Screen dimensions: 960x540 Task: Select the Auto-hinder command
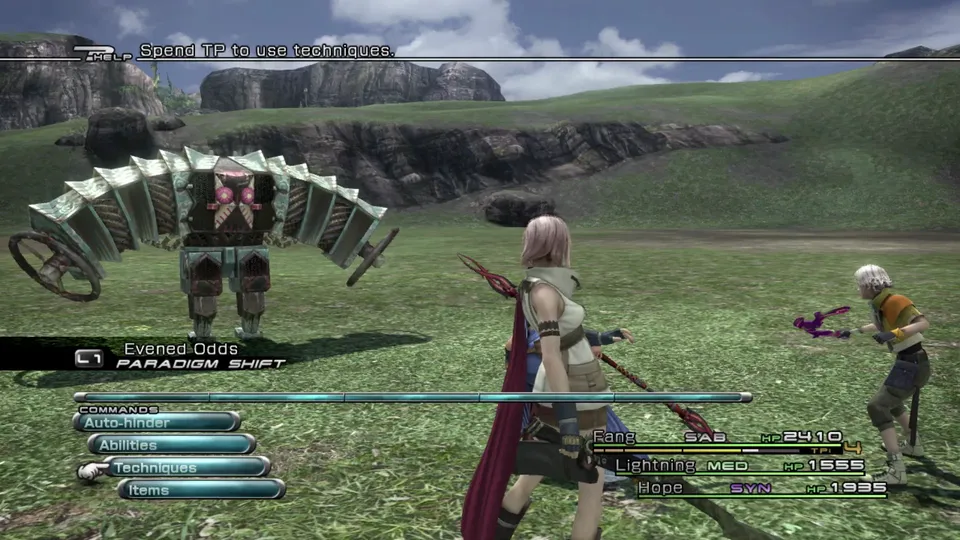pos(156,422)
